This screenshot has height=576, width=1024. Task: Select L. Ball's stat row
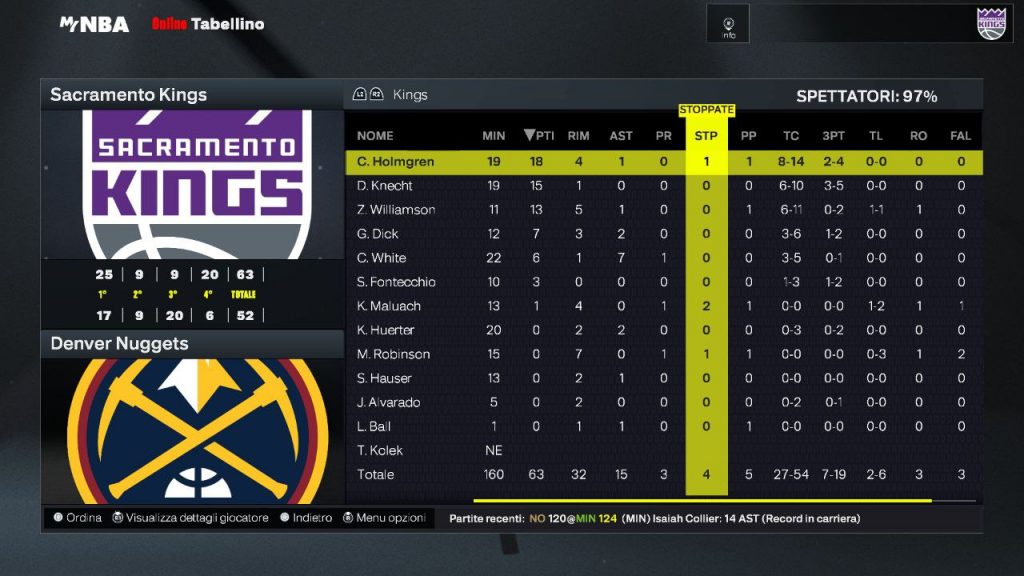pos(373,426)
